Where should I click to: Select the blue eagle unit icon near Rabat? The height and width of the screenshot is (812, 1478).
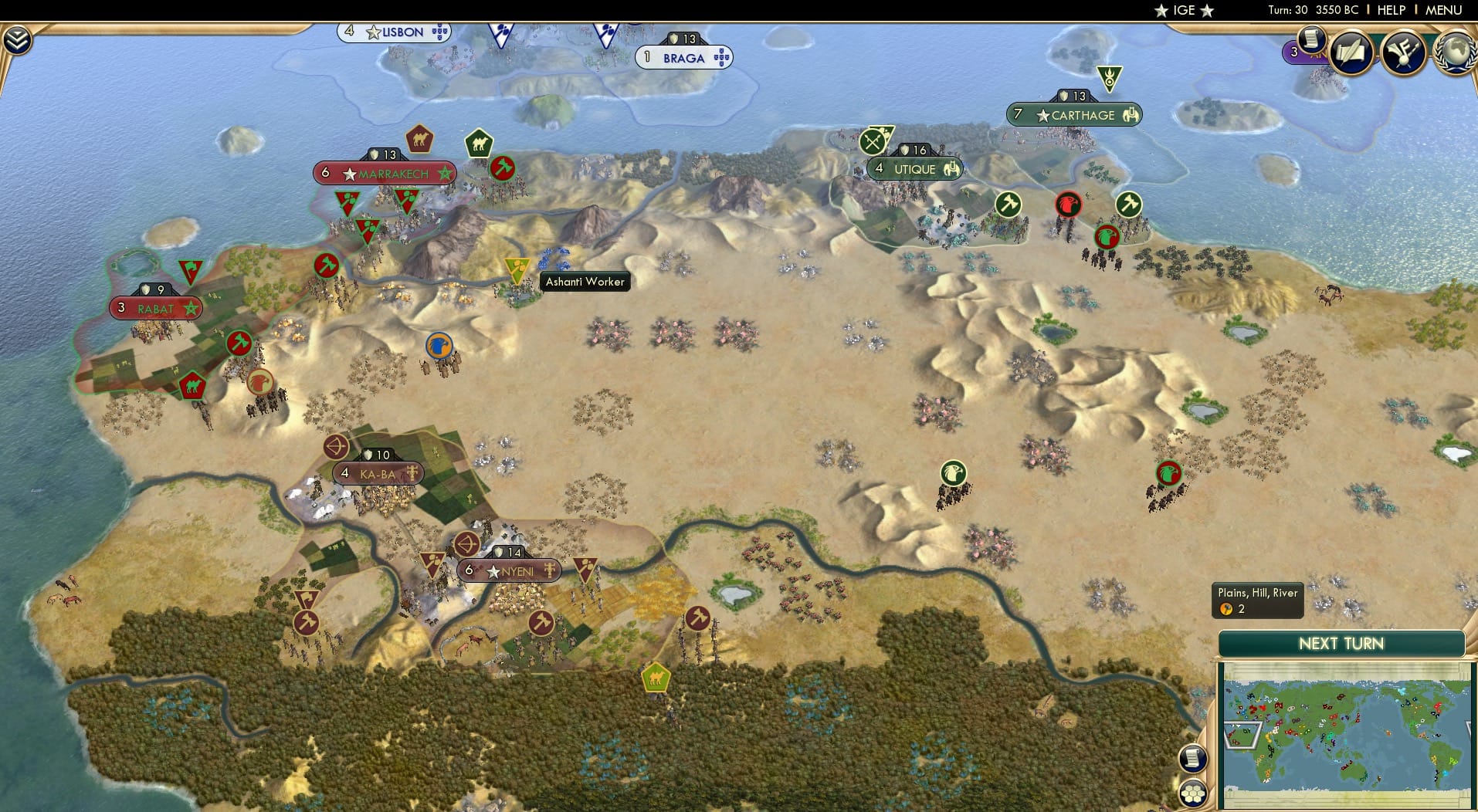440,346
